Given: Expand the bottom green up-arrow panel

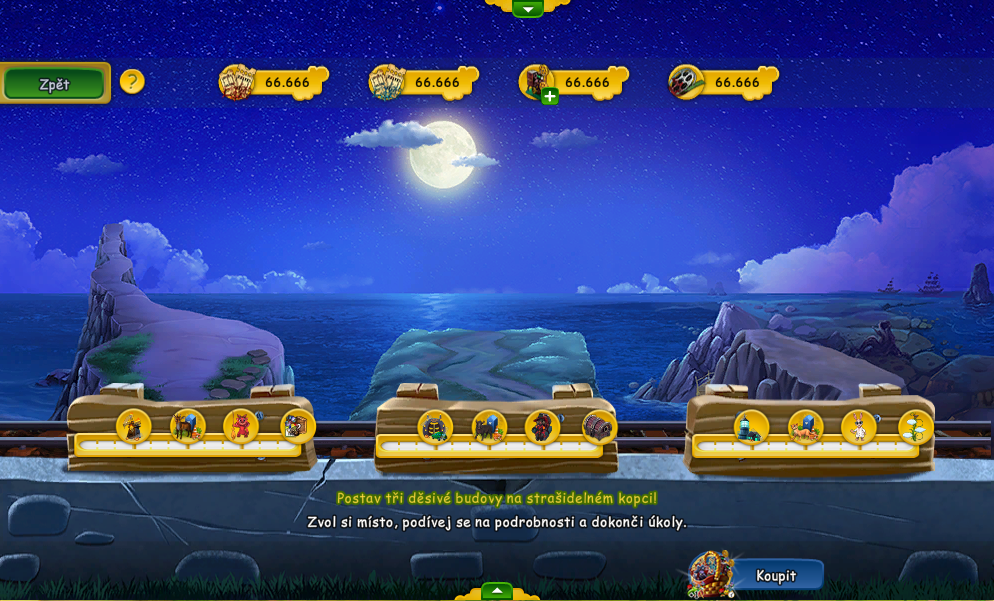Looking at the screenshot, I should click(497, 591).
